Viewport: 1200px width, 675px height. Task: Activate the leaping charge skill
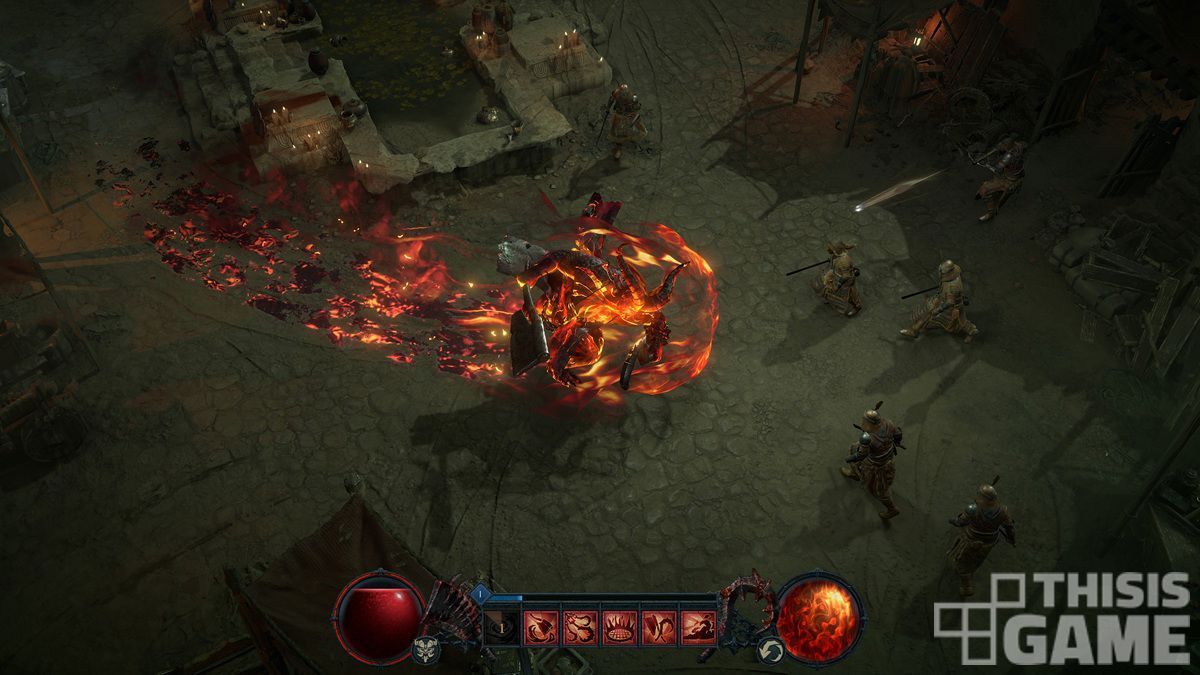[x=698, y=627]
